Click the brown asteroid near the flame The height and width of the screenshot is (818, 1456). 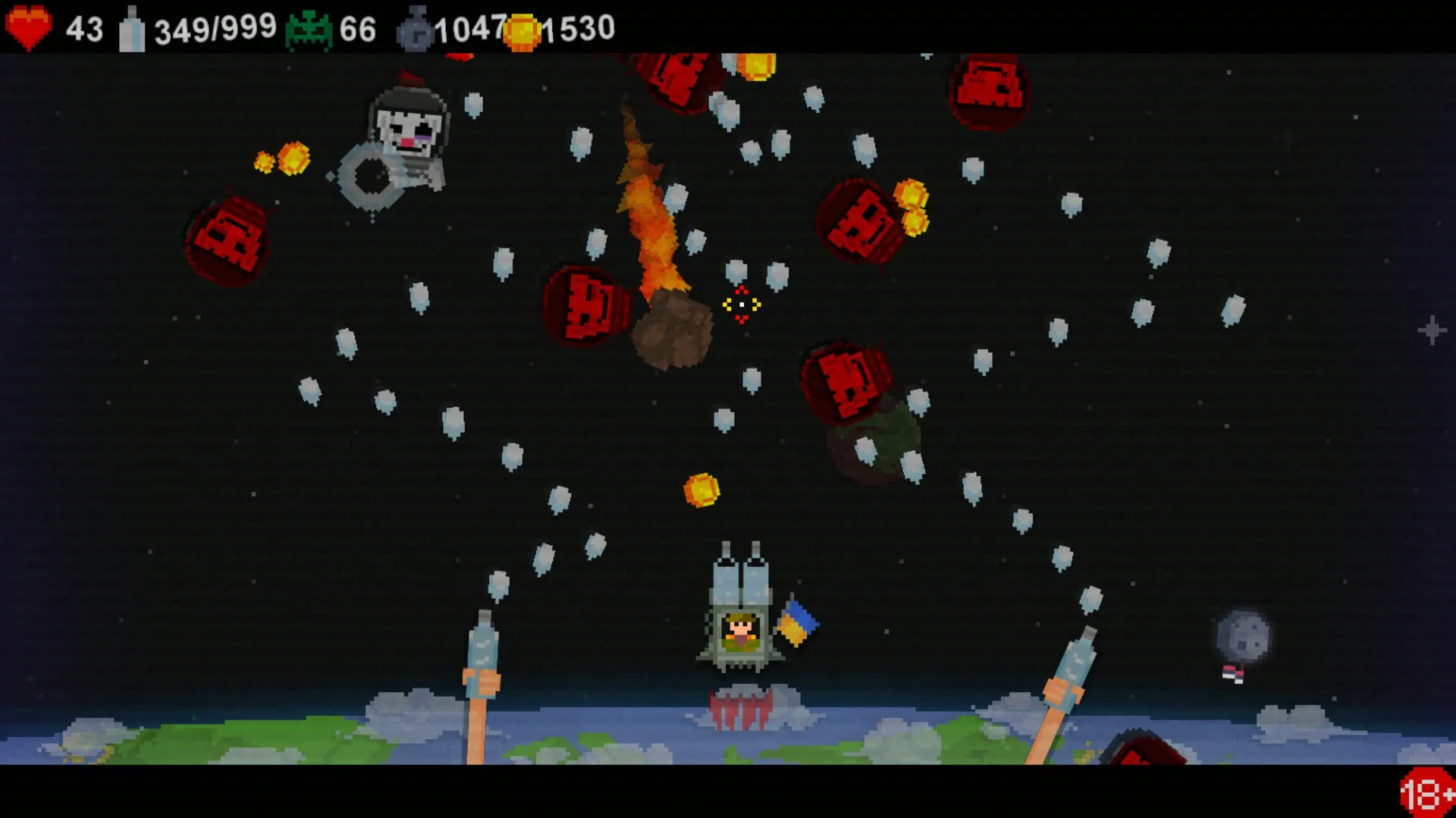click(671, 334)
